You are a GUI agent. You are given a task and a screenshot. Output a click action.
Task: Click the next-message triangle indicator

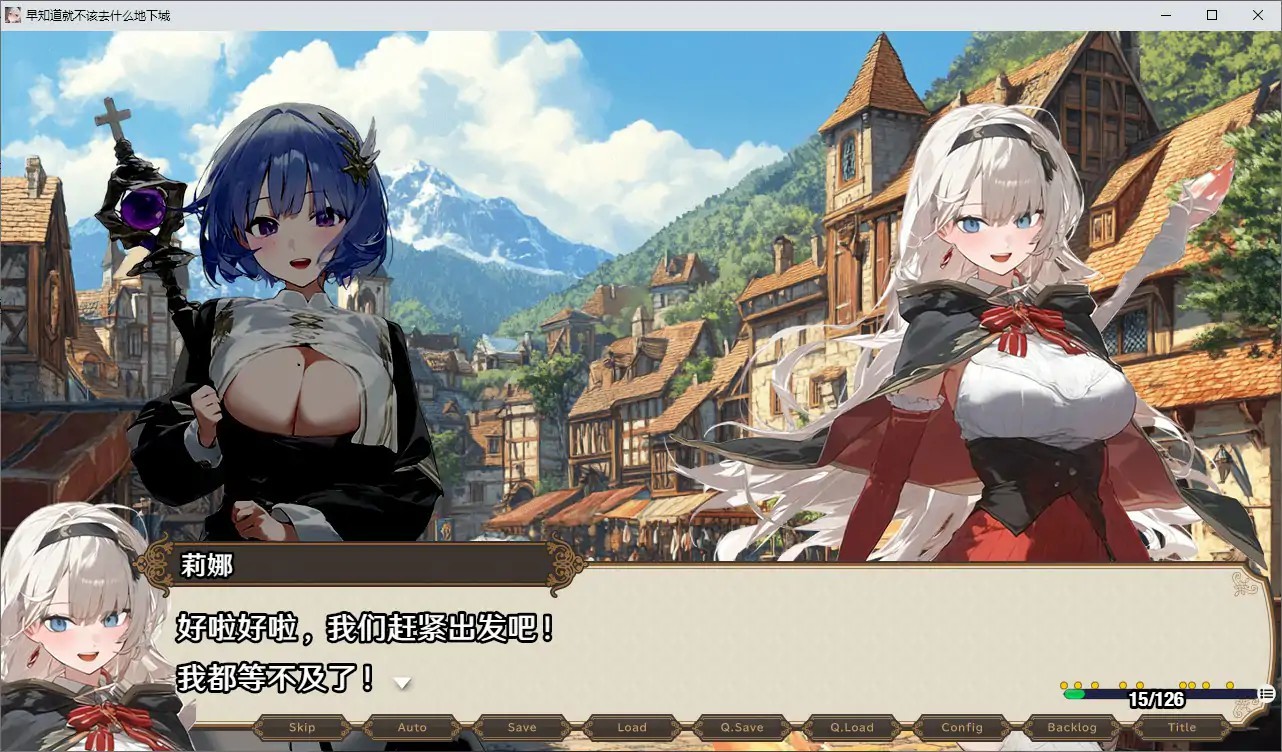(402, 682)
